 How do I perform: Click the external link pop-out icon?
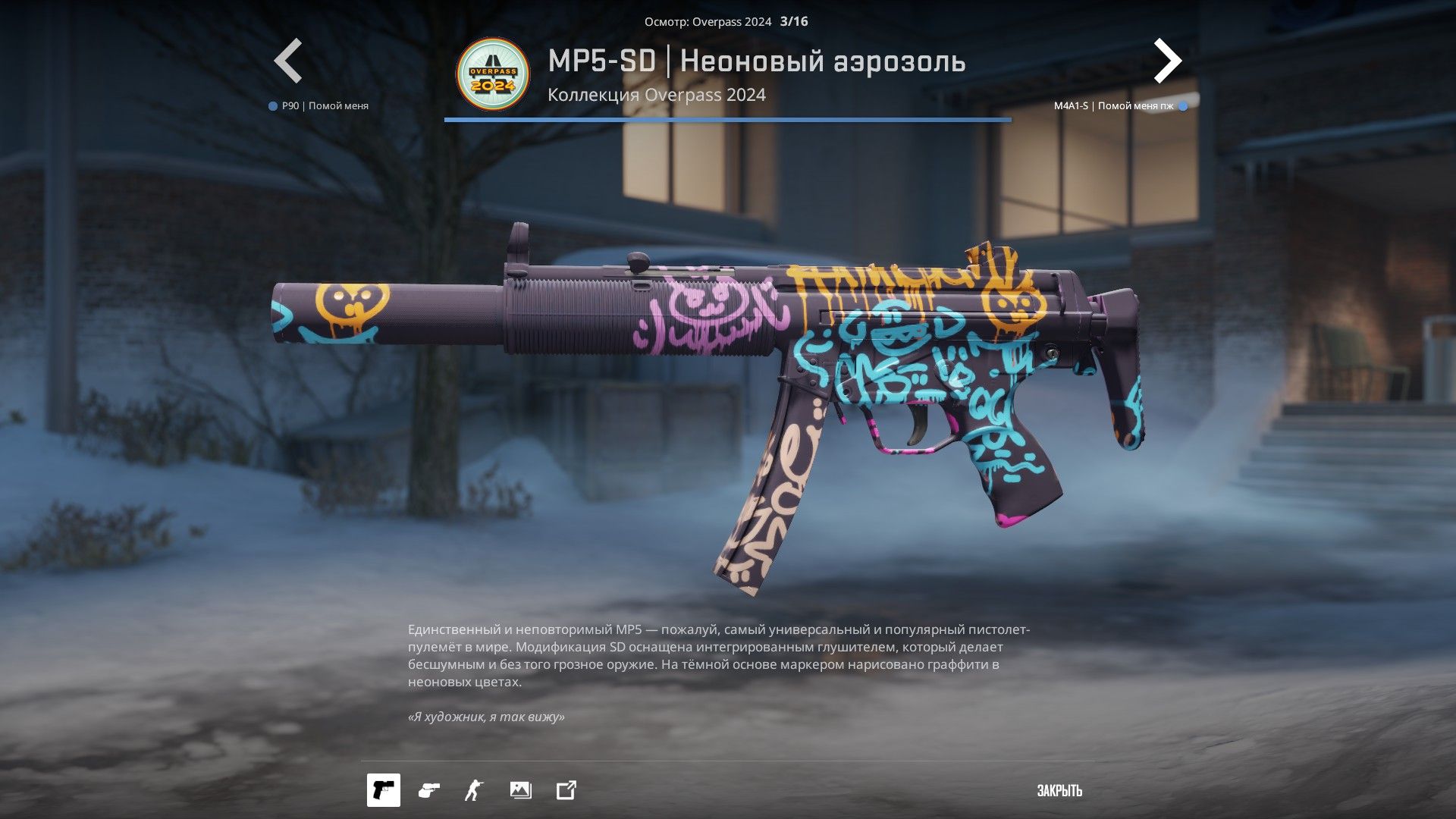566,790
